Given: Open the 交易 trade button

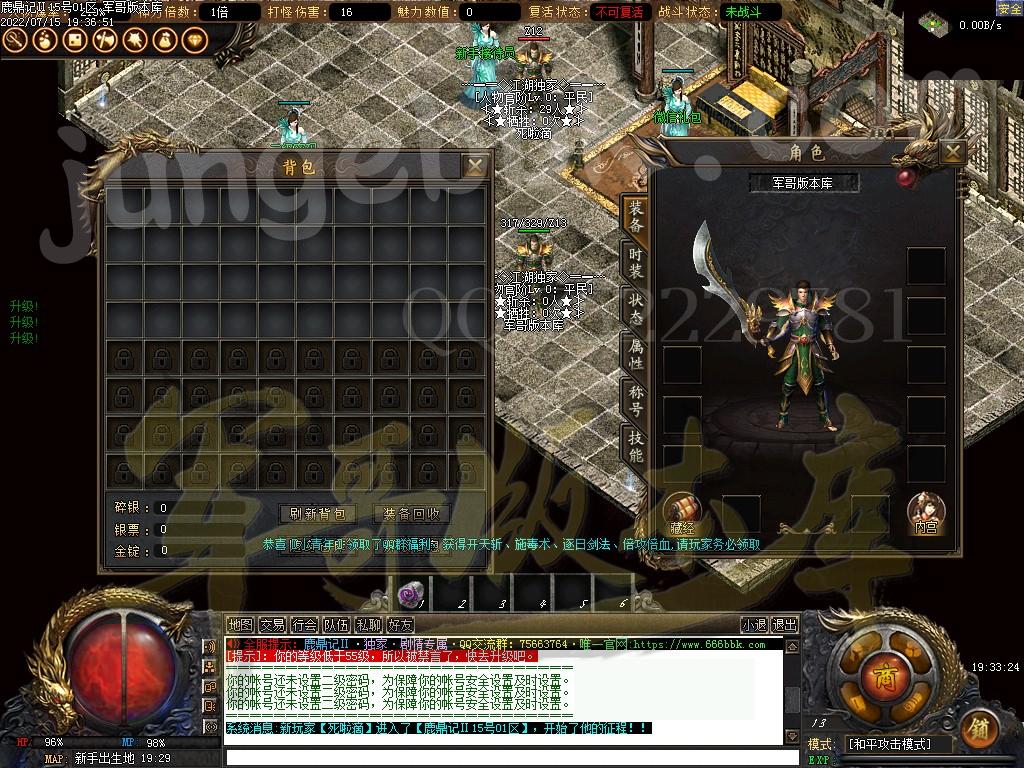Looking at the screenshot, I should pyautogui.click(x=272, y=625).
